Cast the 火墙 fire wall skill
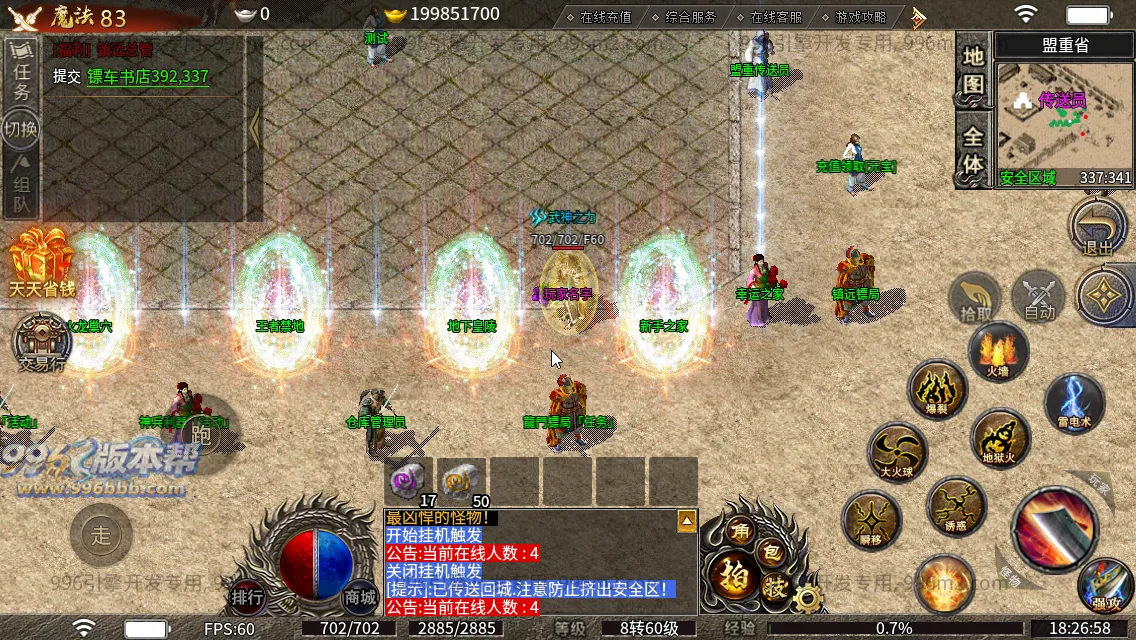 point(997,352)
